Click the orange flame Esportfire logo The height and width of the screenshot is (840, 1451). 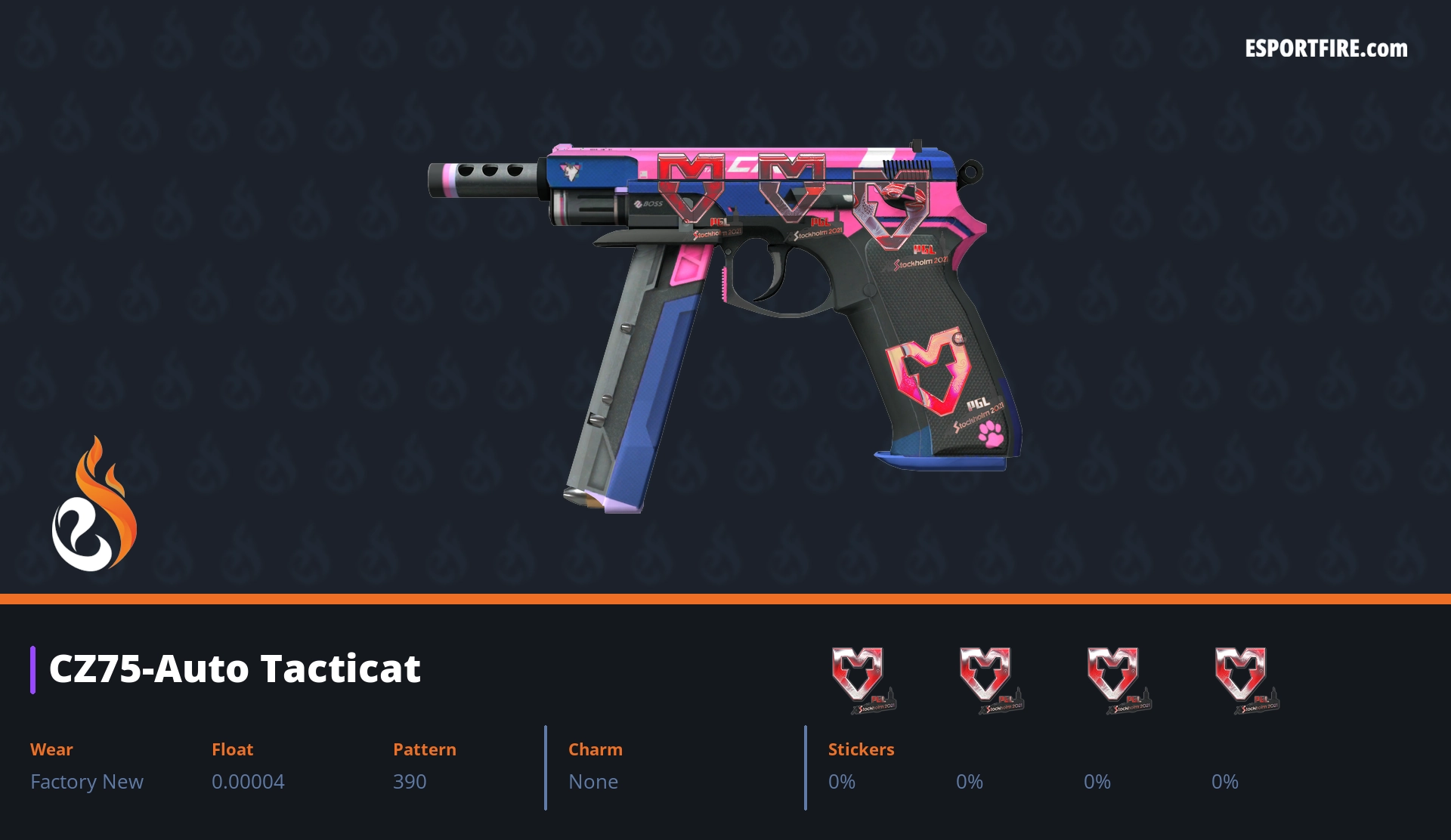(94, 505)
